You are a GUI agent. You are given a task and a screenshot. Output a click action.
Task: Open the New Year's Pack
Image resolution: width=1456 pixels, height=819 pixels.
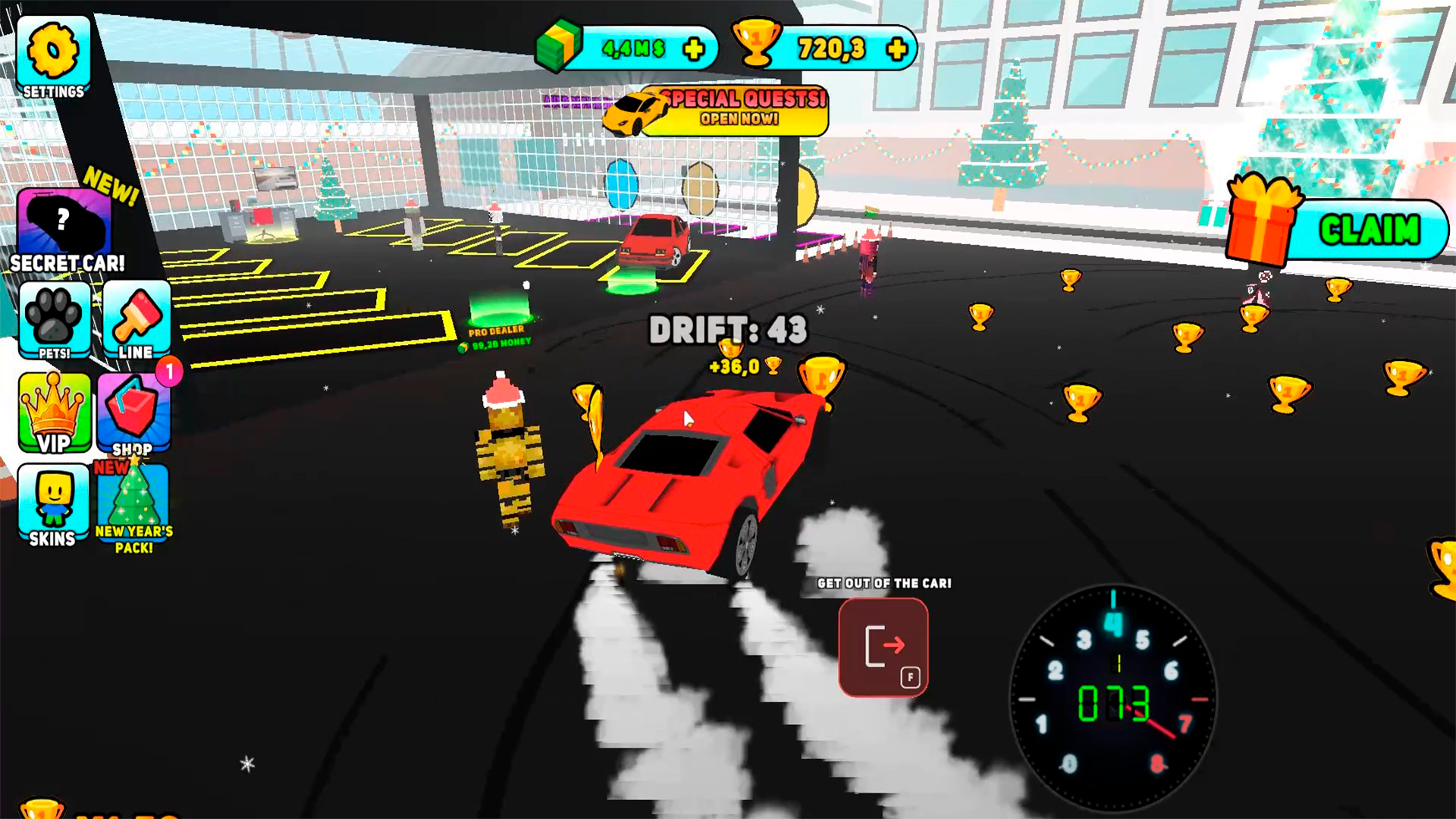click(x=133, y=504)
